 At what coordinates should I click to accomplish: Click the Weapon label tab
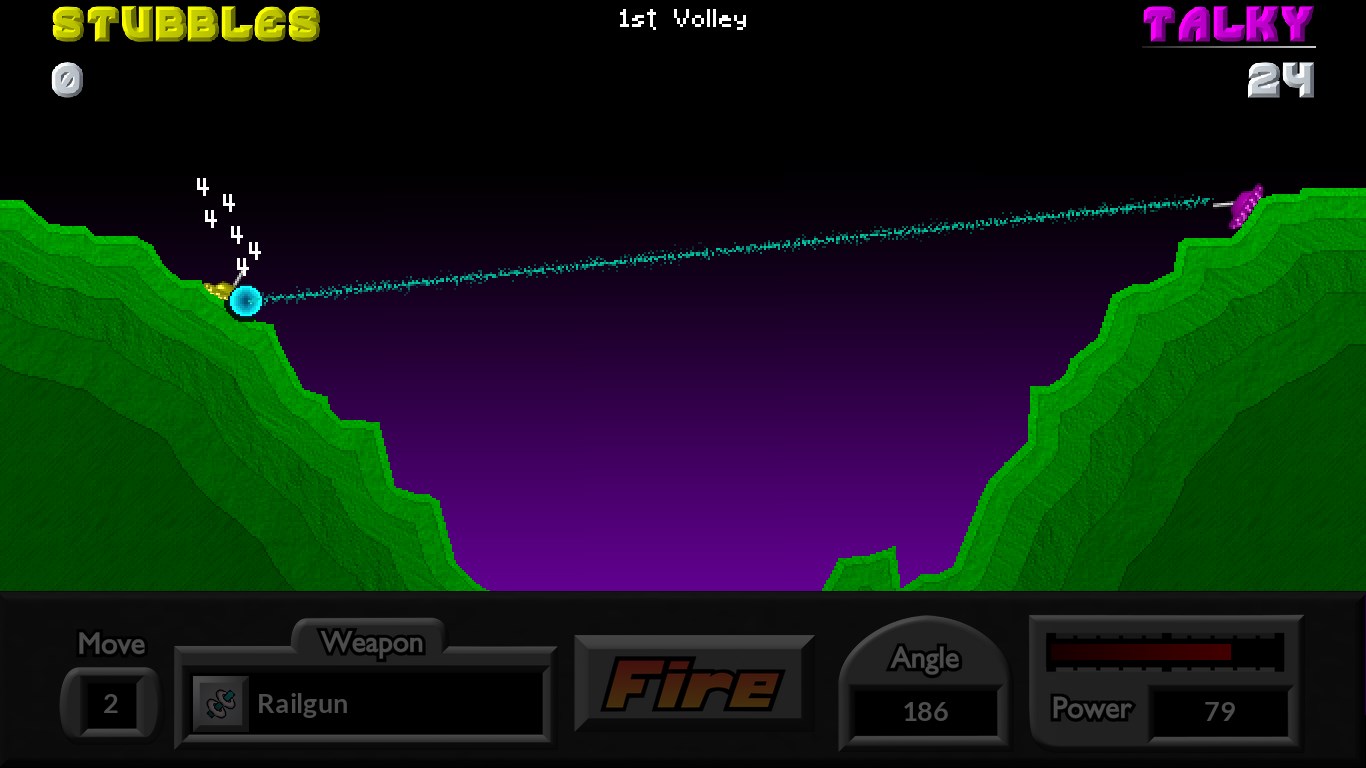[374, 643]
